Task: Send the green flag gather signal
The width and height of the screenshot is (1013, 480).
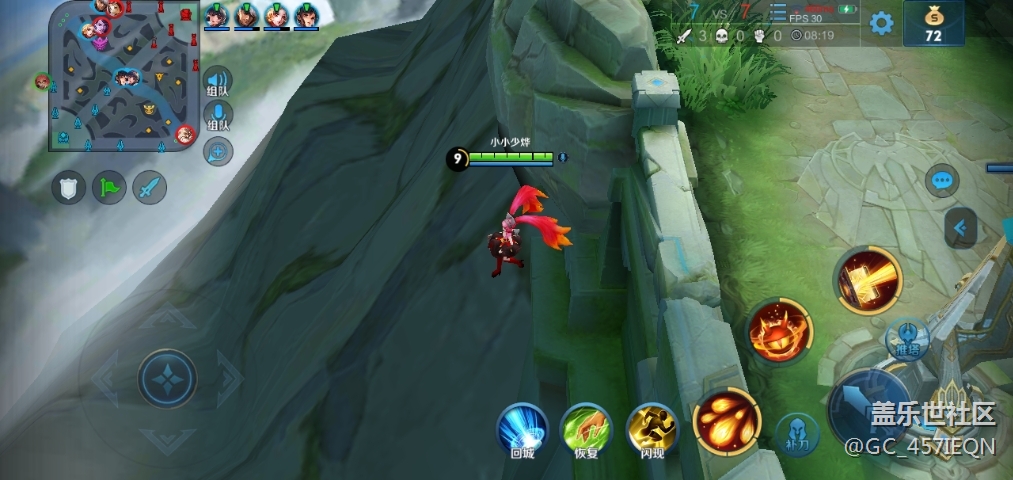Action: click(109, 188)
